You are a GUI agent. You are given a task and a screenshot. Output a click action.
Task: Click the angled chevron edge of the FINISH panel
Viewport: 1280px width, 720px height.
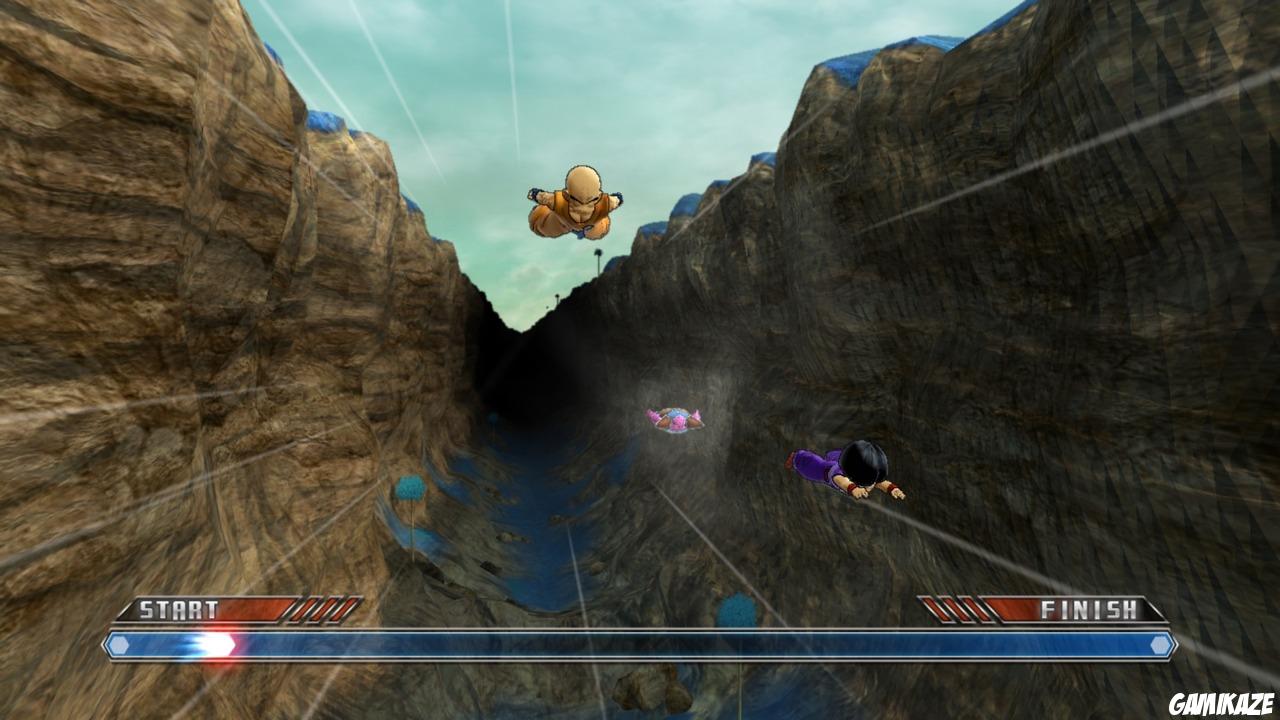point(1155,610)
